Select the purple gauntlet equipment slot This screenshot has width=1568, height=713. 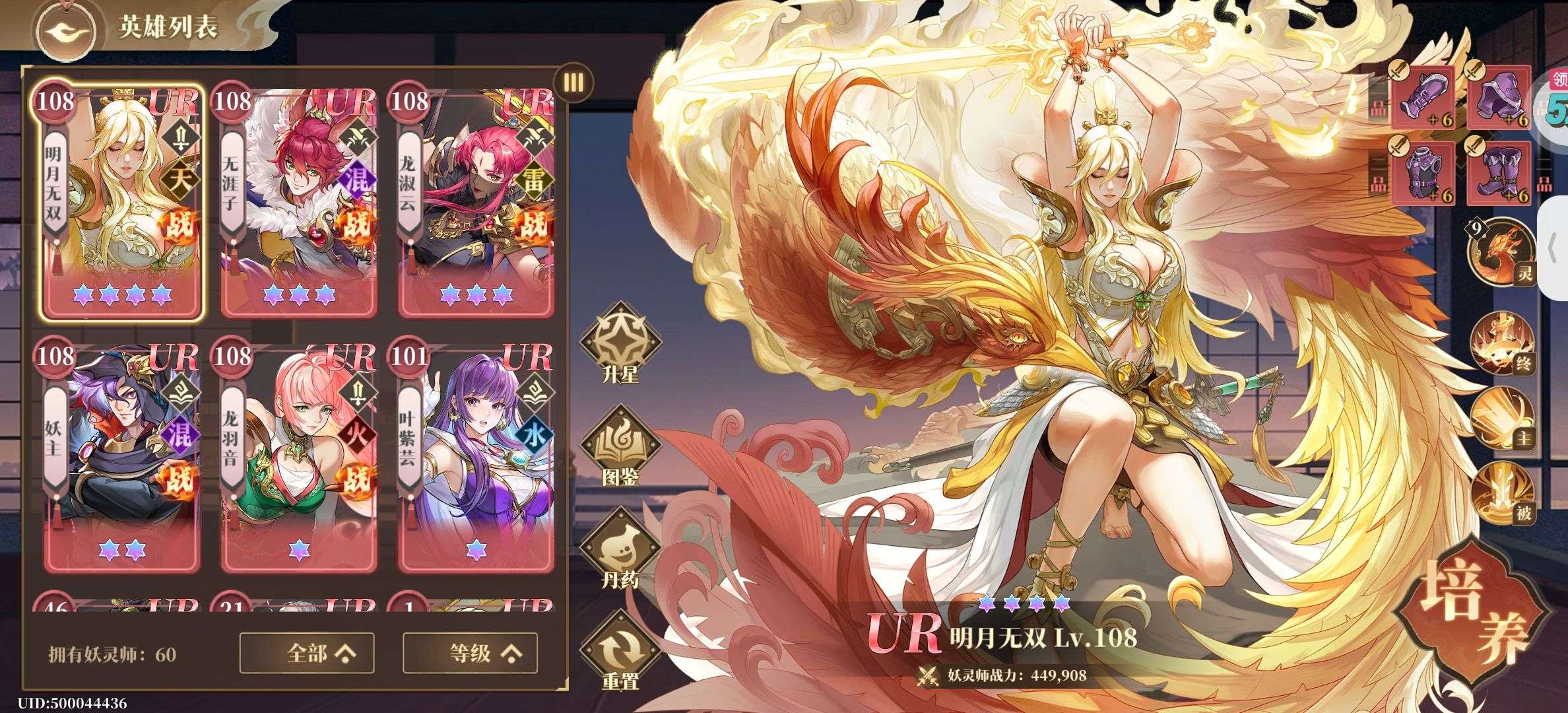coord(1423,98)
